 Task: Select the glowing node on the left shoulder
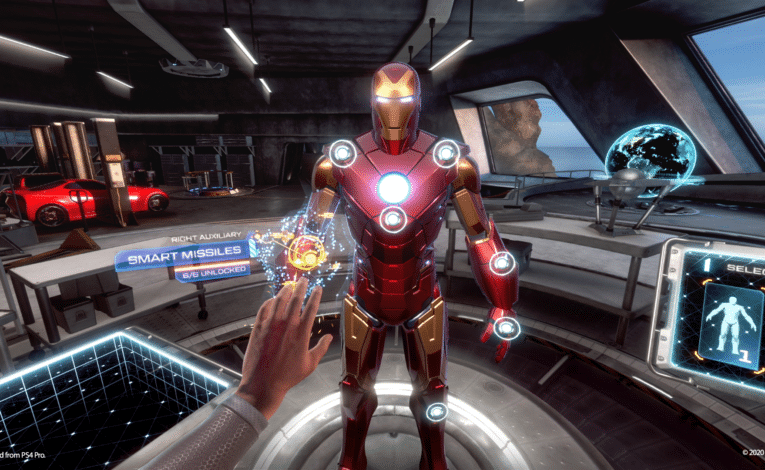pyautogui.click(x=342, y=153)
